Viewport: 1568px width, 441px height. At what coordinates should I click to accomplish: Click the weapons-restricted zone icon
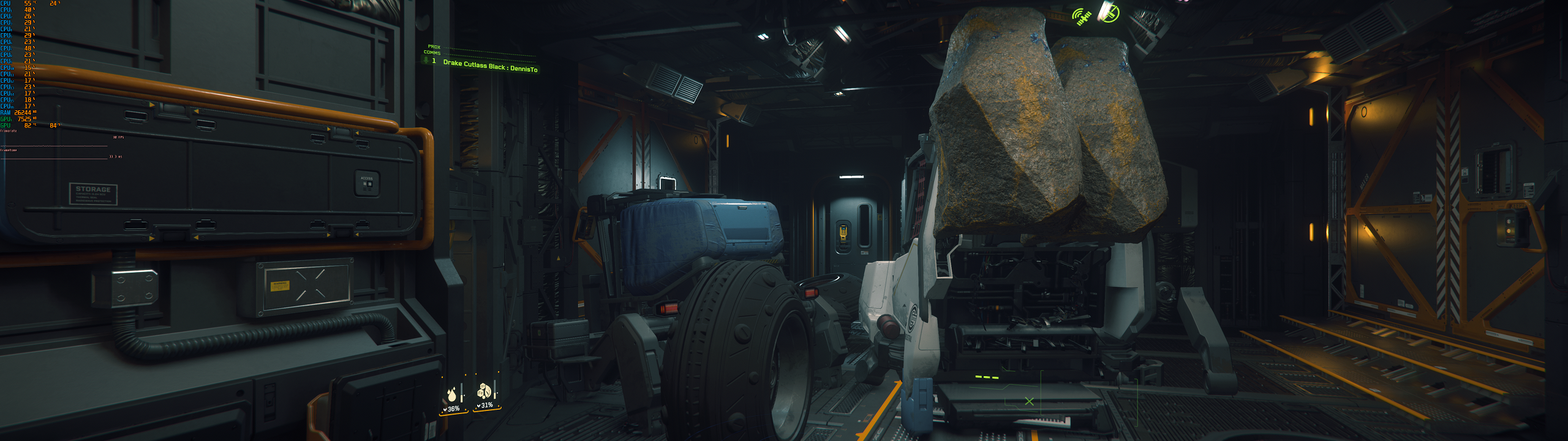pos(1111,12)
